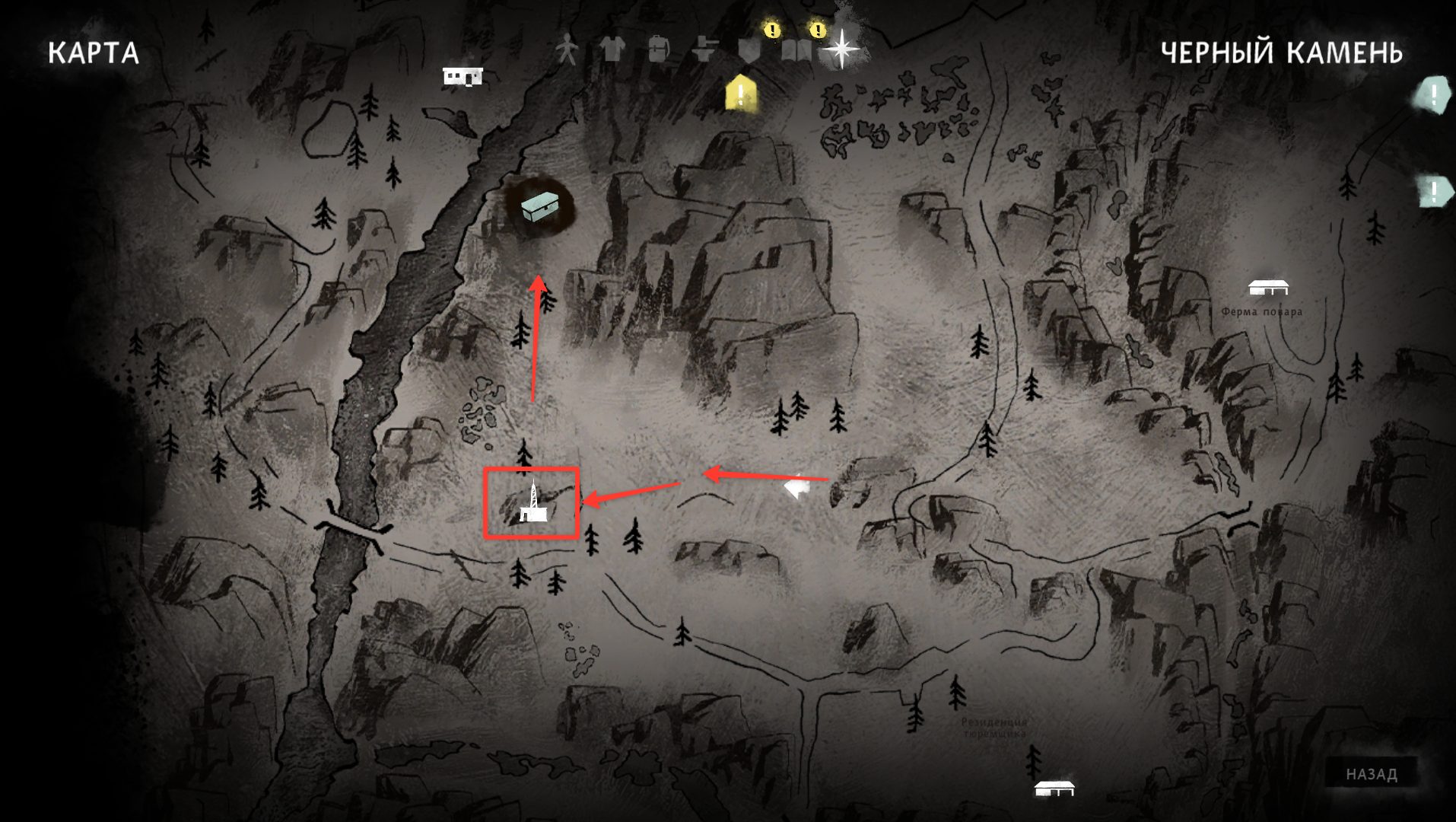Click the white player position arrow
1456x822 pixels.
[x=796, y=487]
